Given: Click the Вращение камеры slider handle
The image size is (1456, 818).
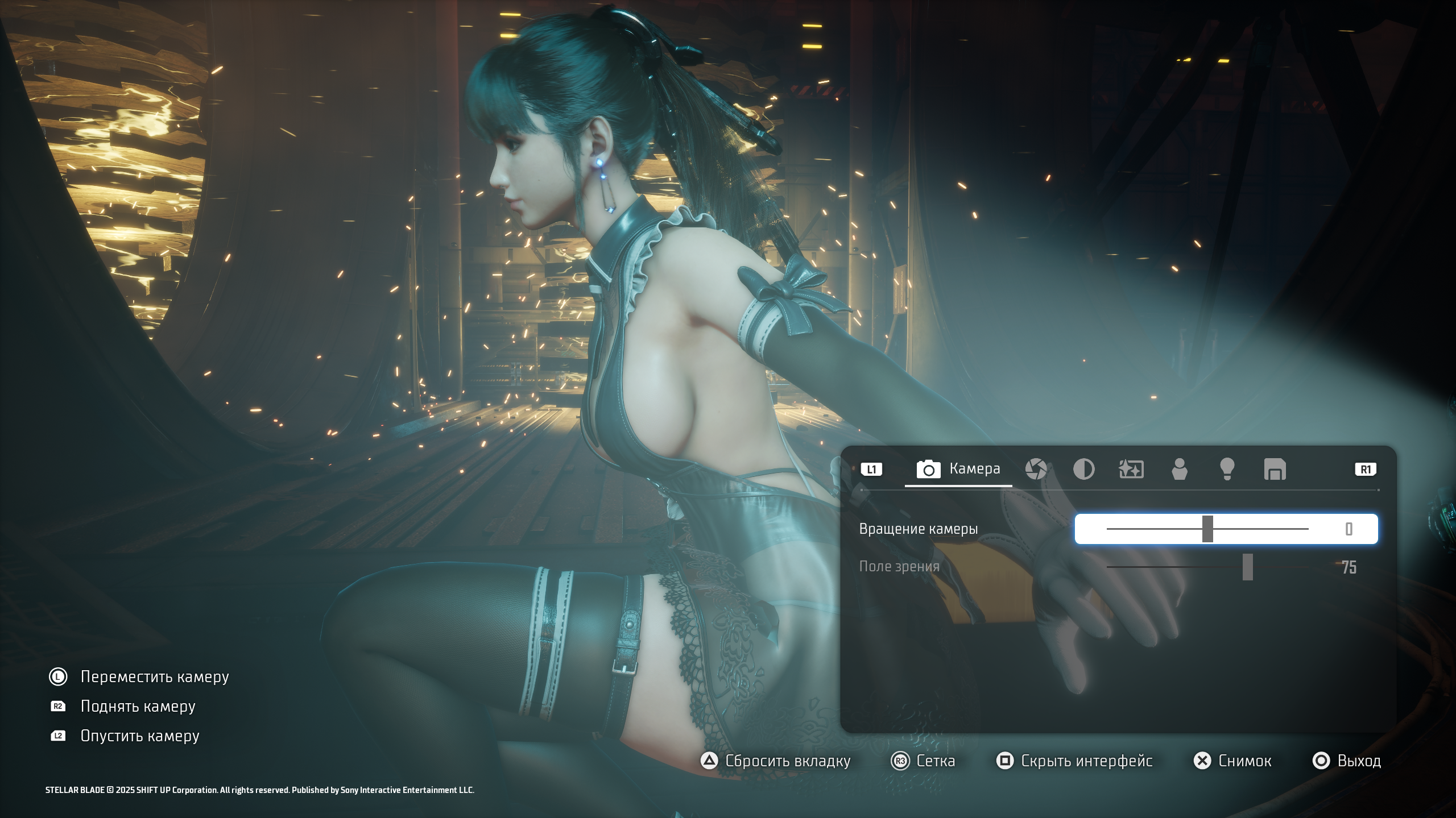Looking at the screenshot, I should 1207,529.
